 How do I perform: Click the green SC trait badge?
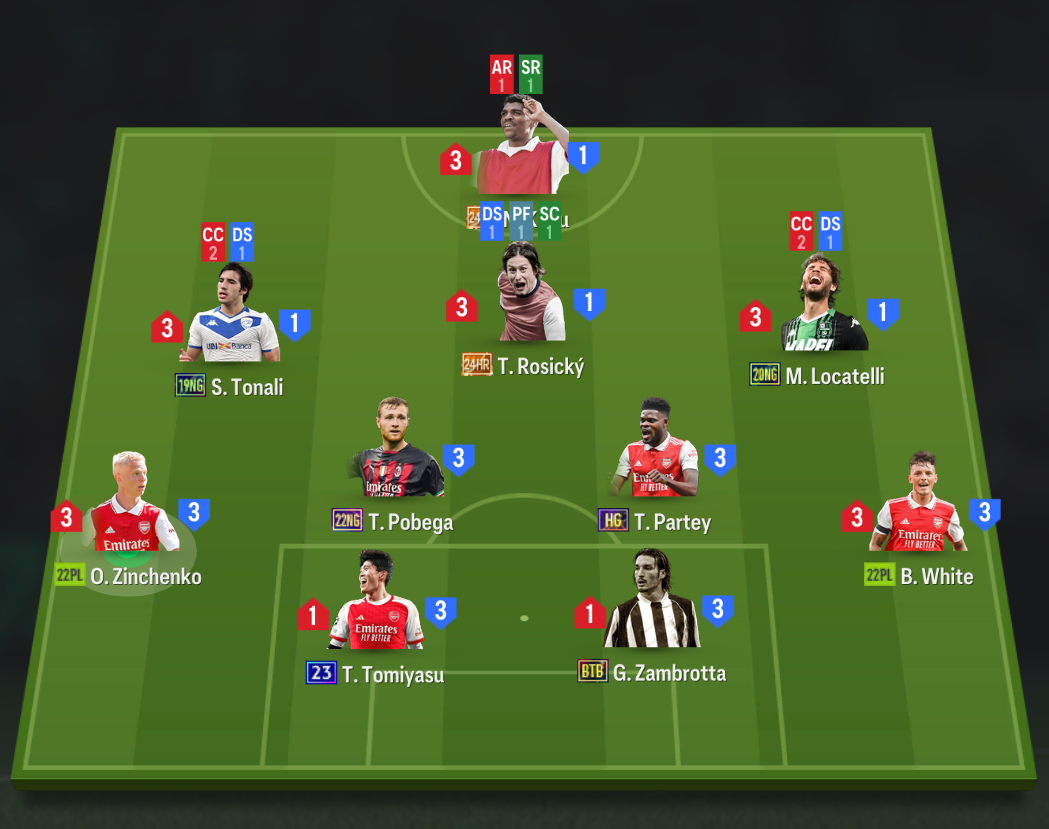click(549, 221)
